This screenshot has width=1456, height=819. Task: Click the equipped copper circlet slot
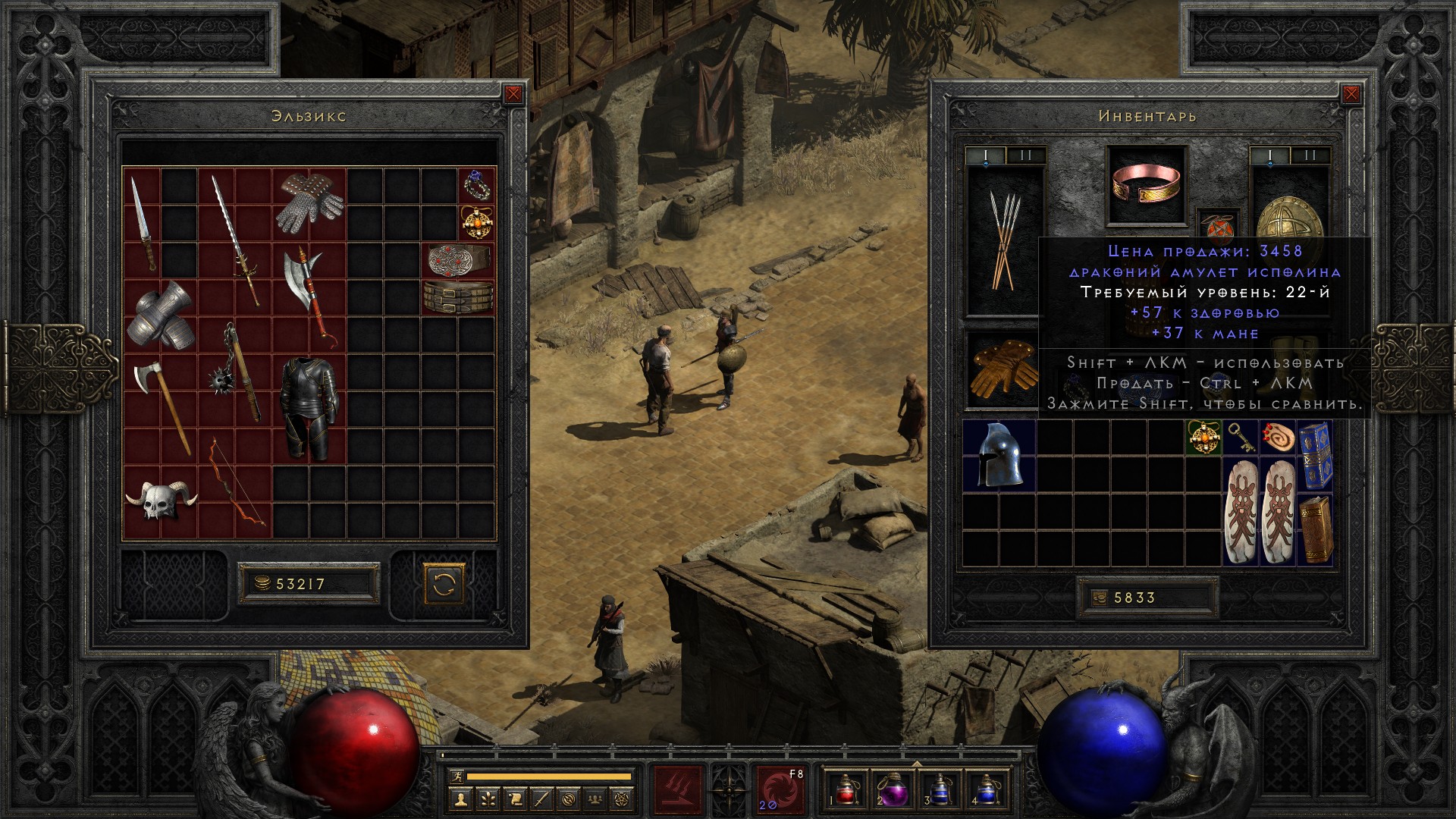(x=1146, y=186)
